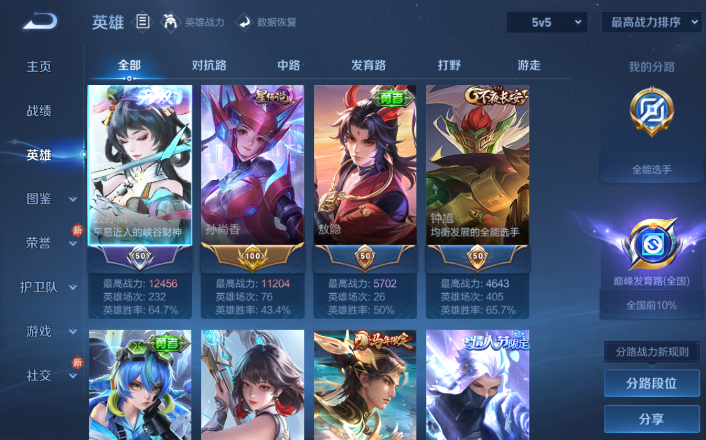Go to 主页 in the sidebar

[x=39, y=67]
